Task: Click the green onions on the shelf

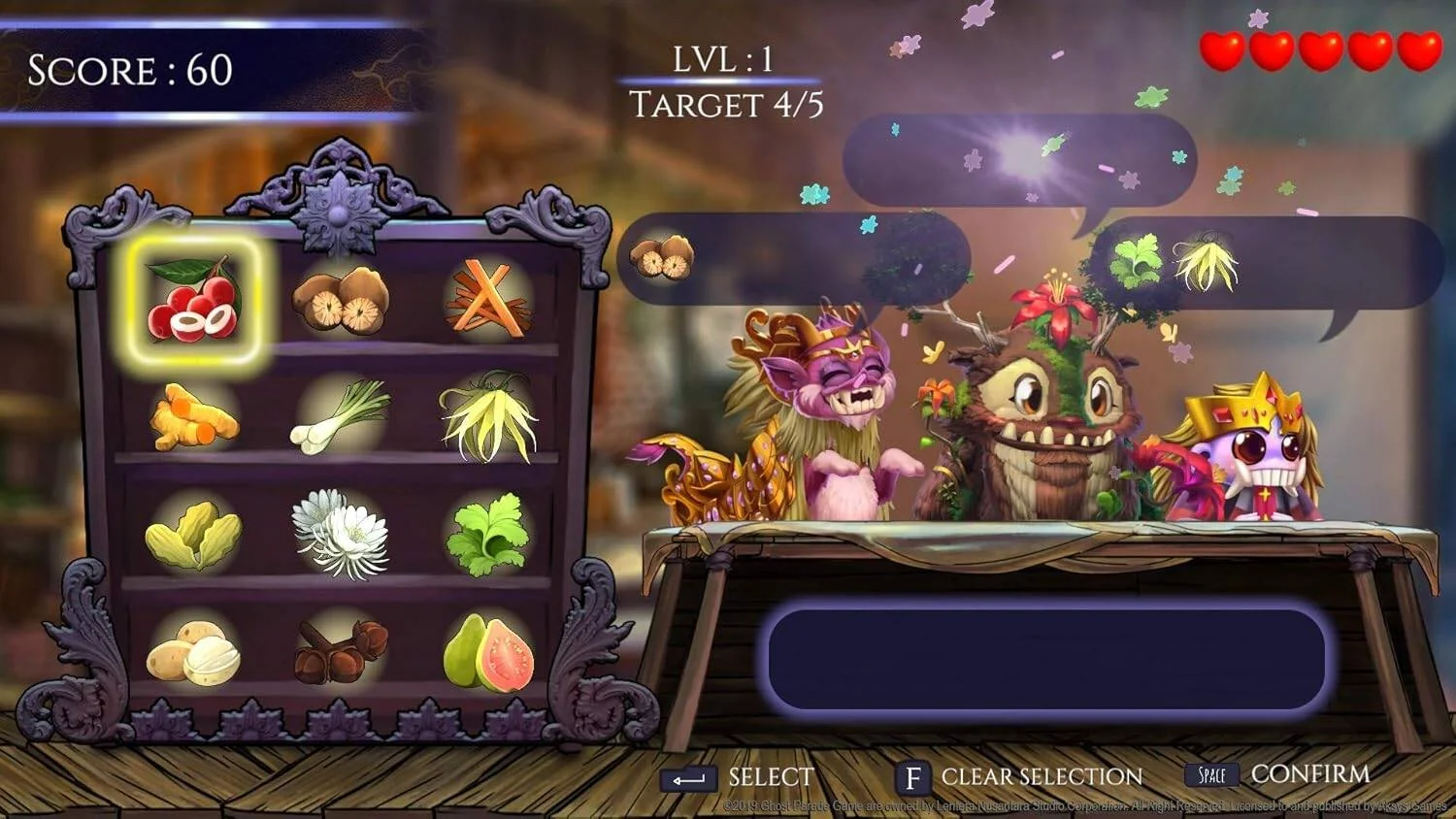Action: tap(340, 419)
